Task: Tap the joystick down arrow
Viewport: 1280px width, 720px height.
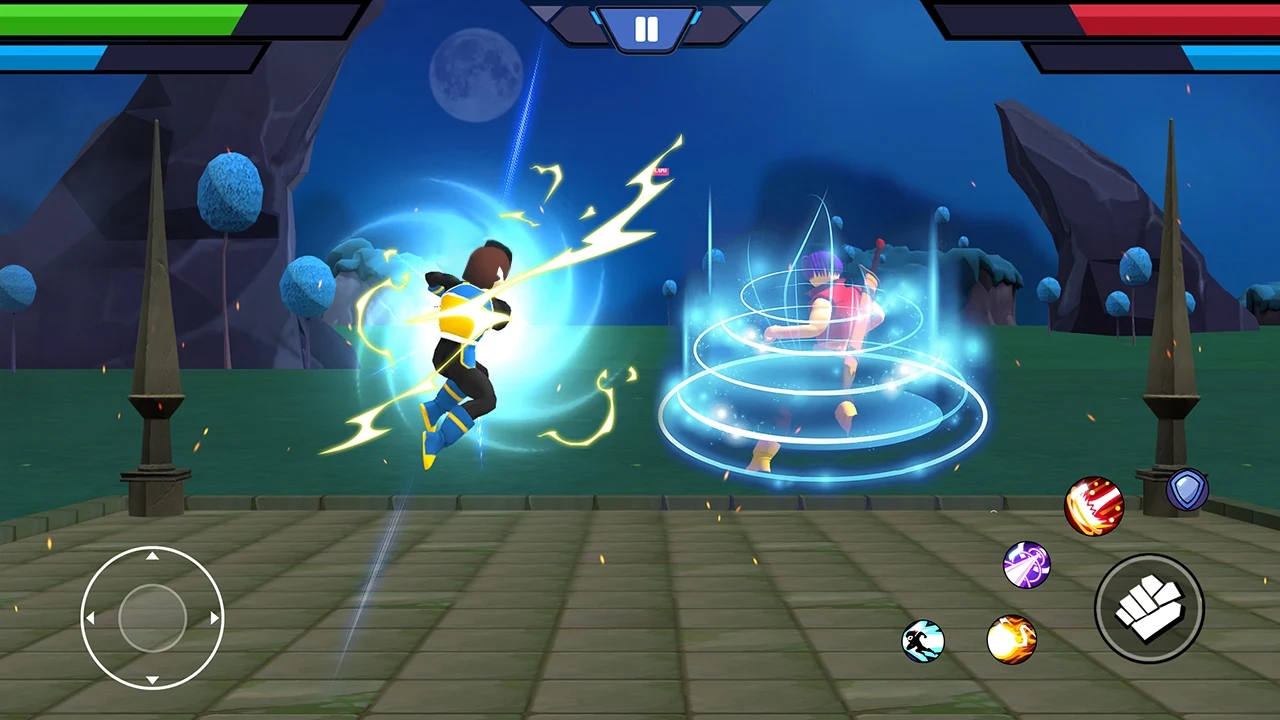Action: tap(152, 680)
